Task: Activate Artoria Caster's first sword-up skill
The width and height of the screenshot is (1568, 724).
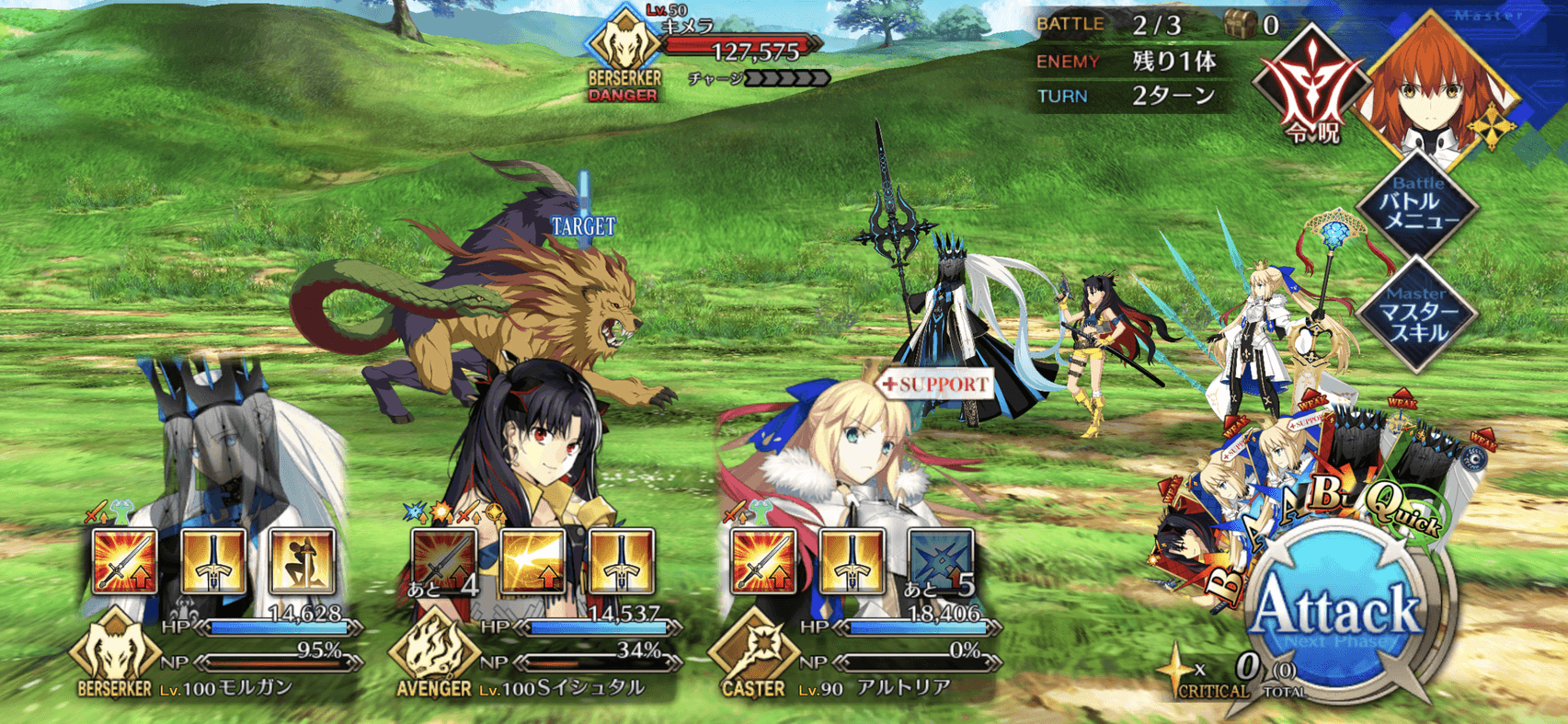Action: pos(763,561)
